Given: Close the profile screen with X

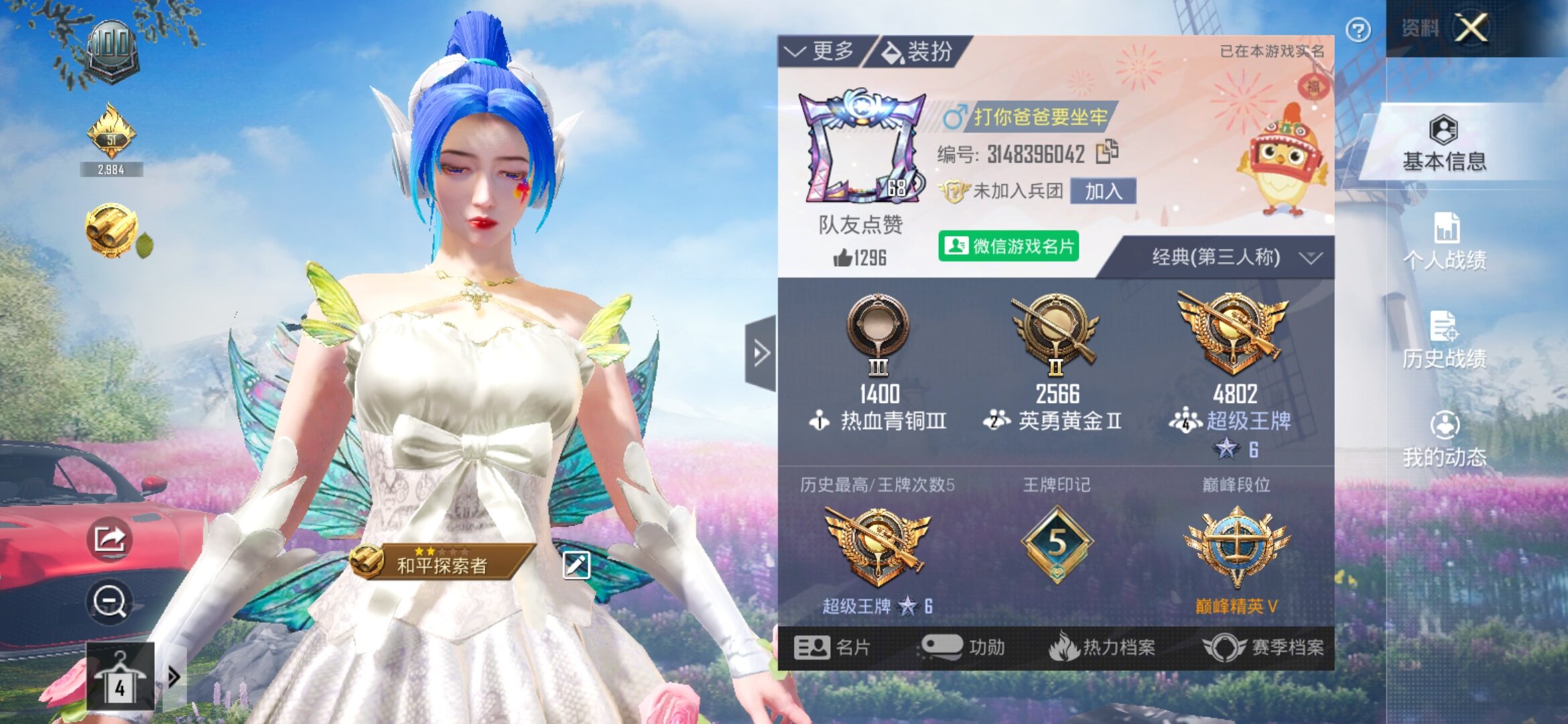Looking at the screenshot, I should pos(1471,29).
